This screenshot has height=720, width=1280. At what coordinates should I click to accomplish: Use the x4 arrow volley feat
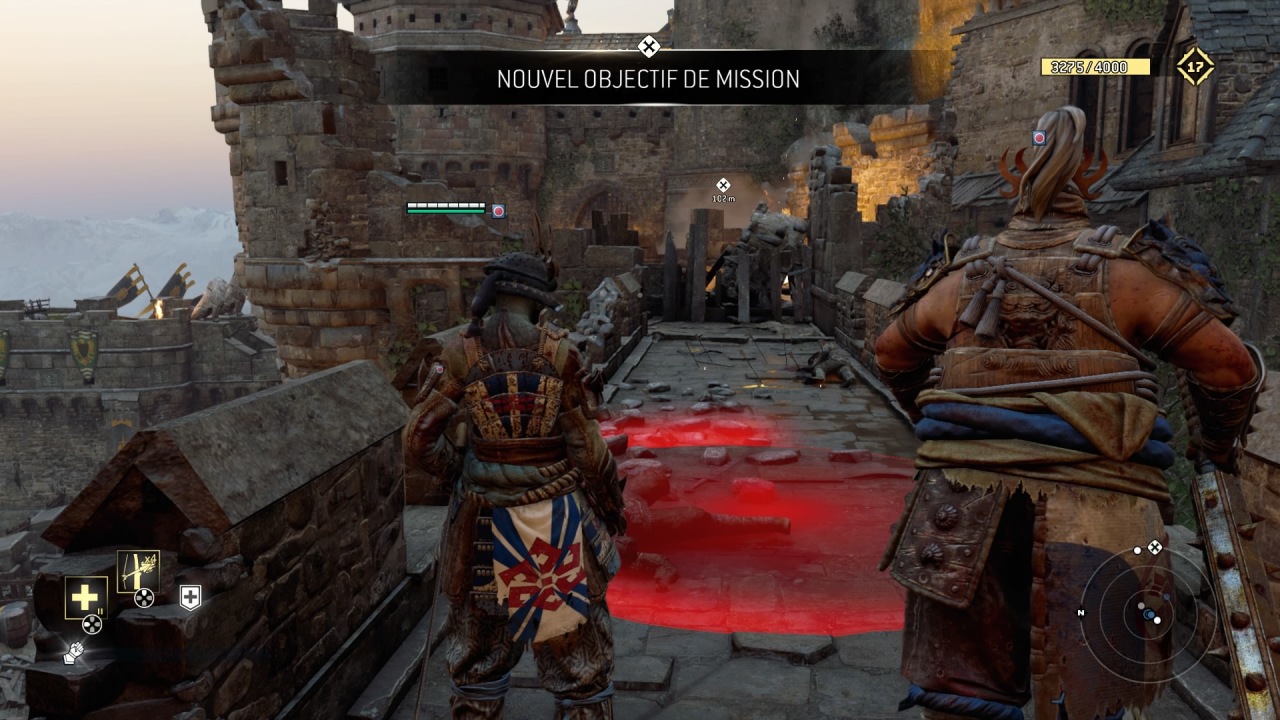tap(138, 571)
